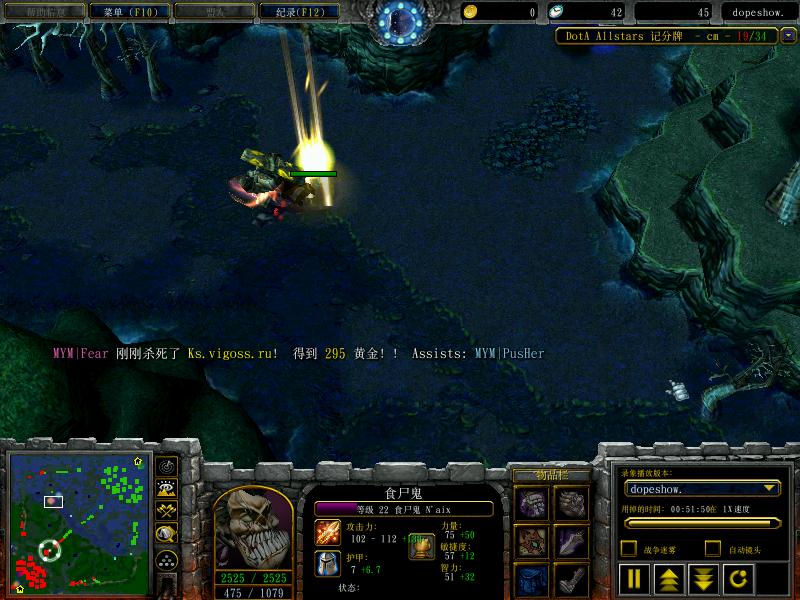Select the purple blade inventory item
The width and height of the screenshot is (800, 600).
click(x=570, y=543)
